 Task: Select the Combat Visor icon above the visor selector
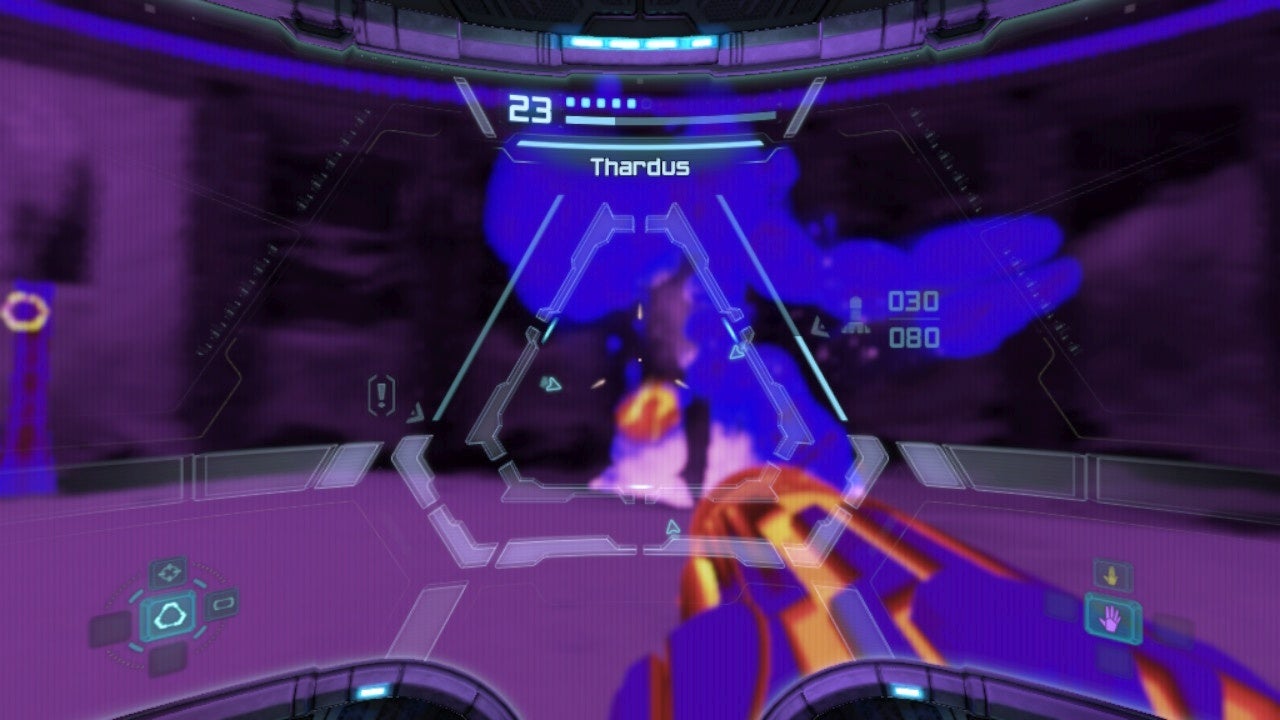(169, 572)
